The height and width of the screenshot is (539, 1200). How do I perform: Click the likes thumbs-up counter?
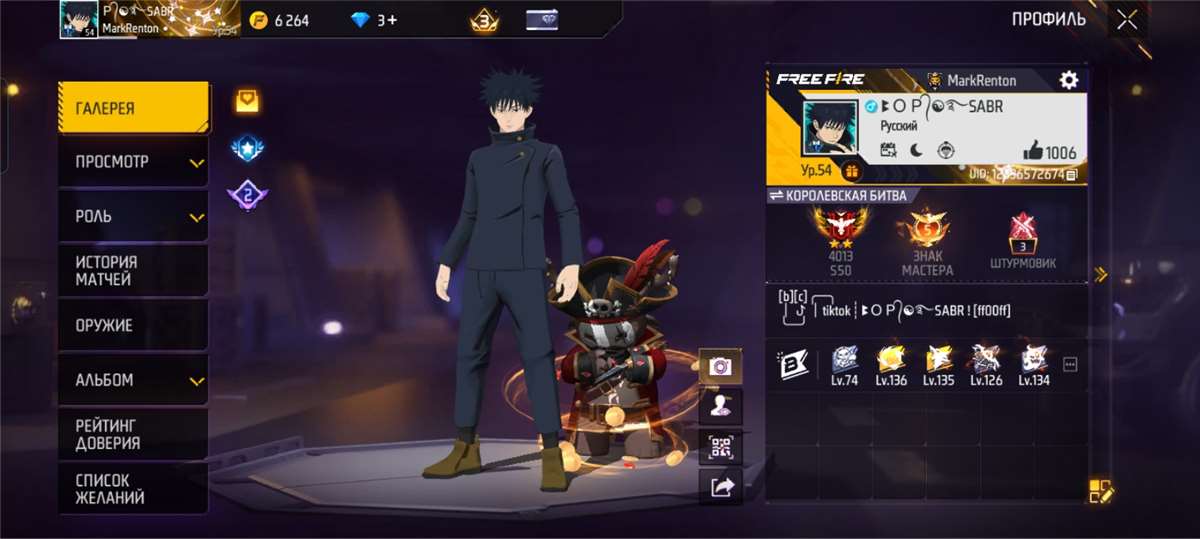coord(1049,152)
